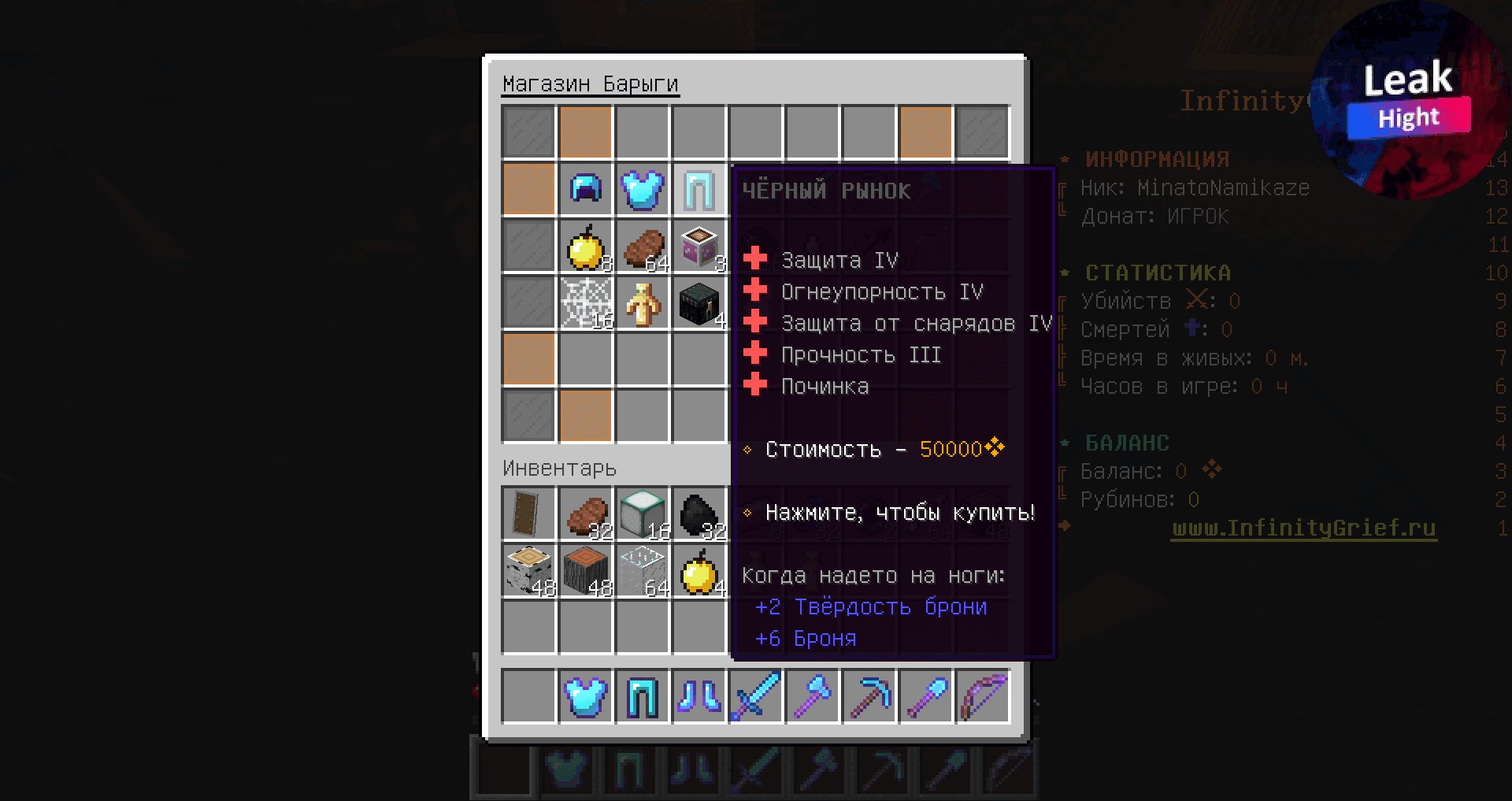The width and height of the screenshot is (1512, 801).
Task: Select the glass stack of 64
Action: click(643, 569)
